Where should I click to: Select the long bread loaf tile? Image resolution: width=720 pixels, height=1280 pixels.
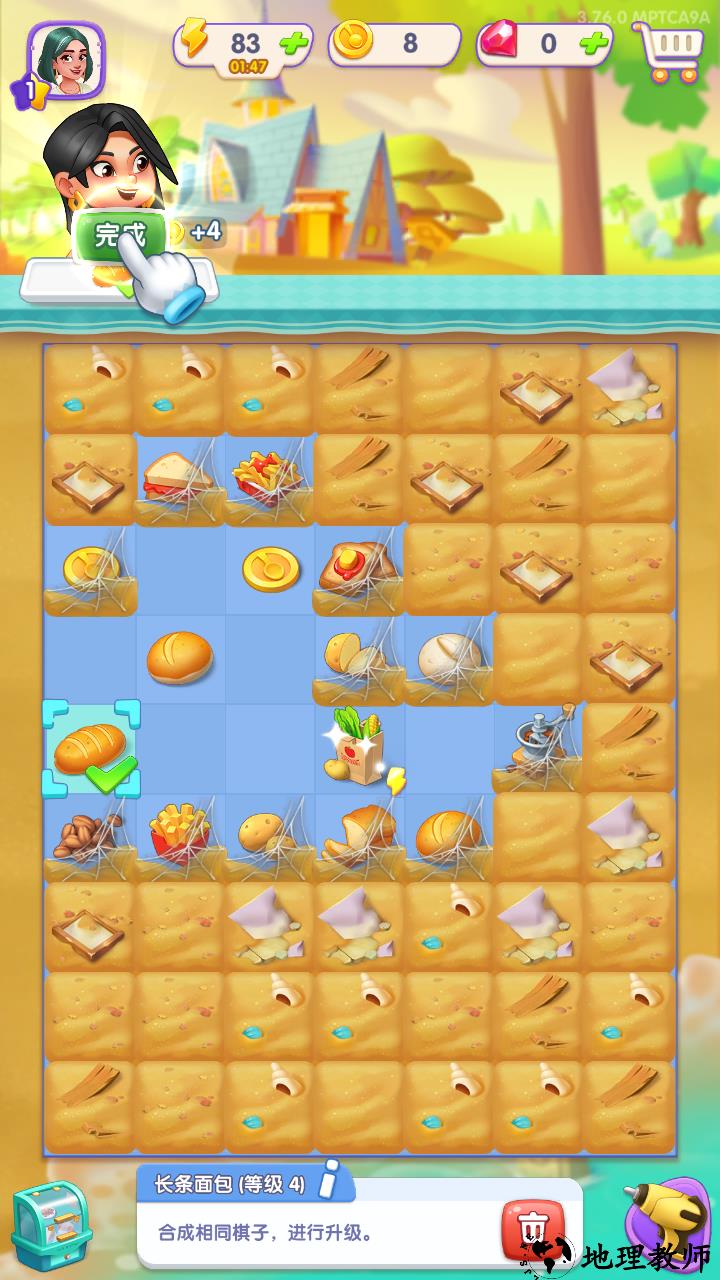[90, 750]
